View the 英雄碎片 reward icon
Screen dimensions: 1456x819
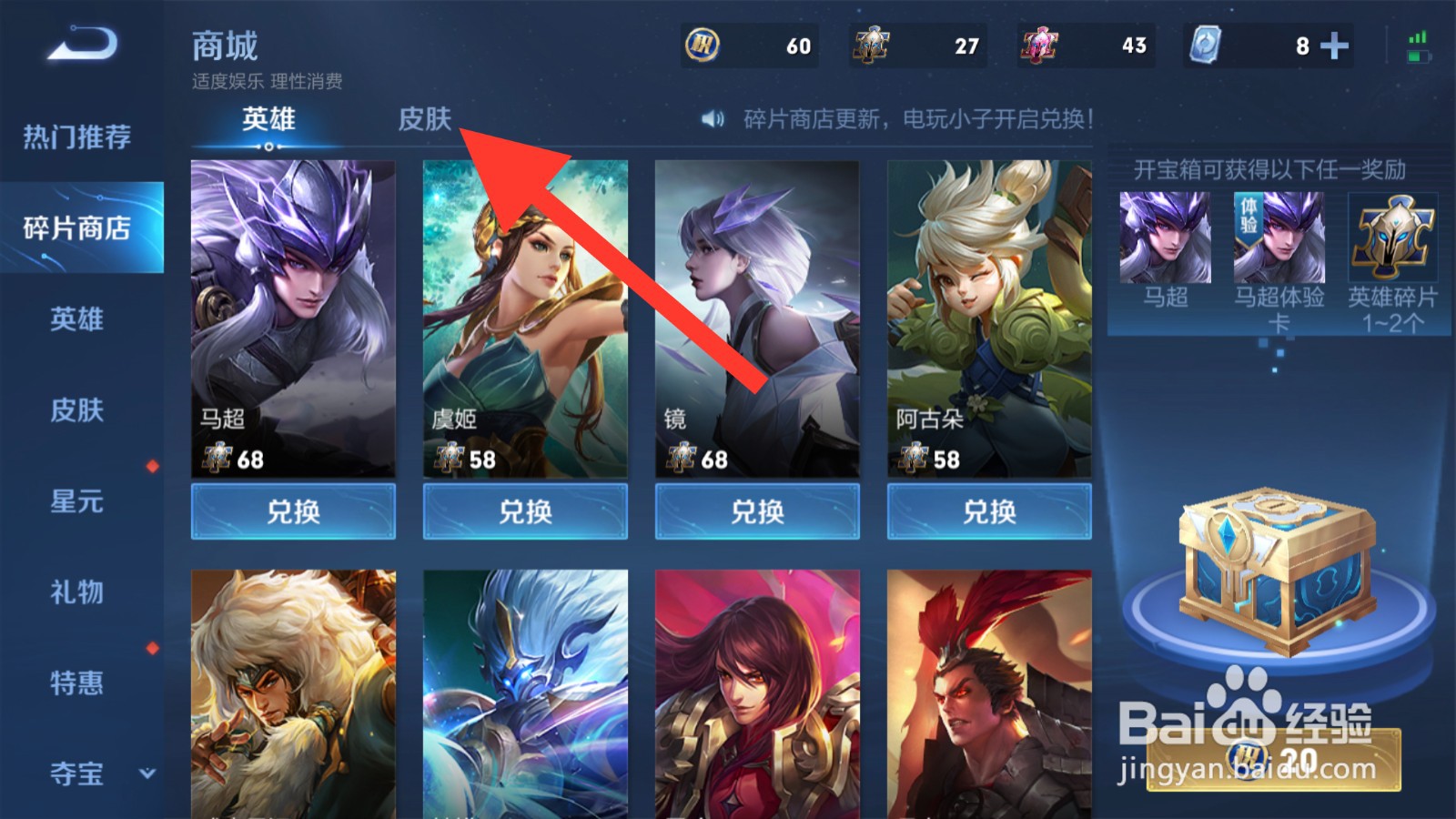[x=1392, y=238]
